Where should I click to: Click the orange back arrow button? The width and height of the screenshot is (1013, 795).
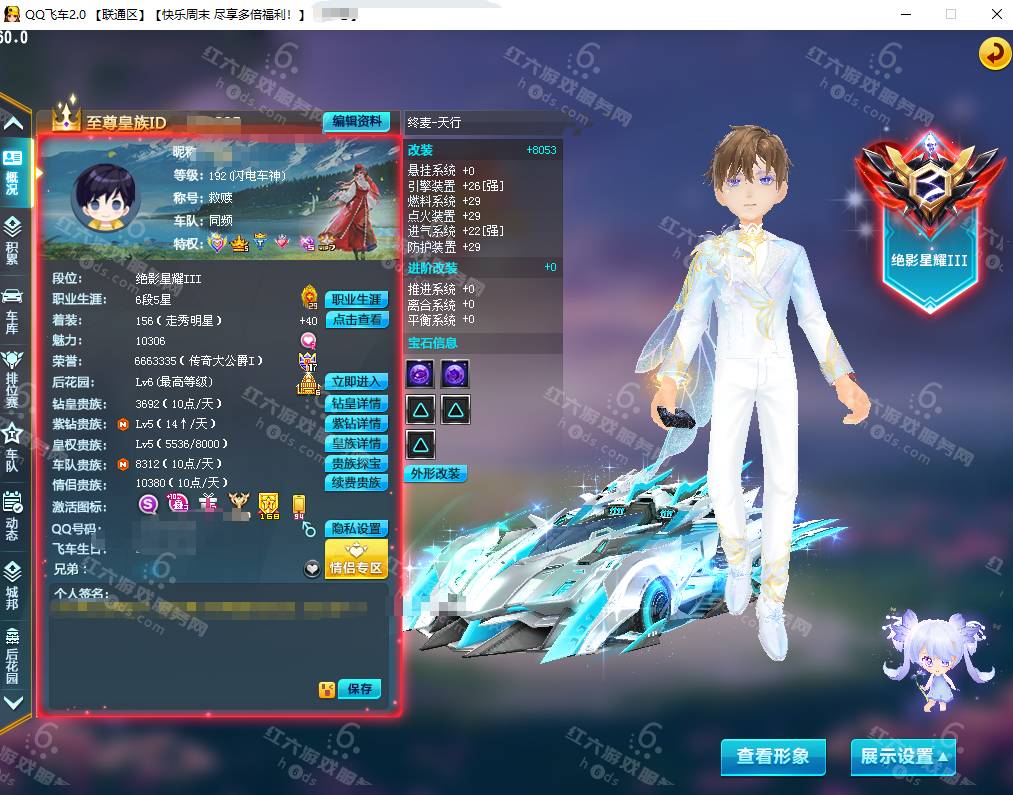[994, 54]
